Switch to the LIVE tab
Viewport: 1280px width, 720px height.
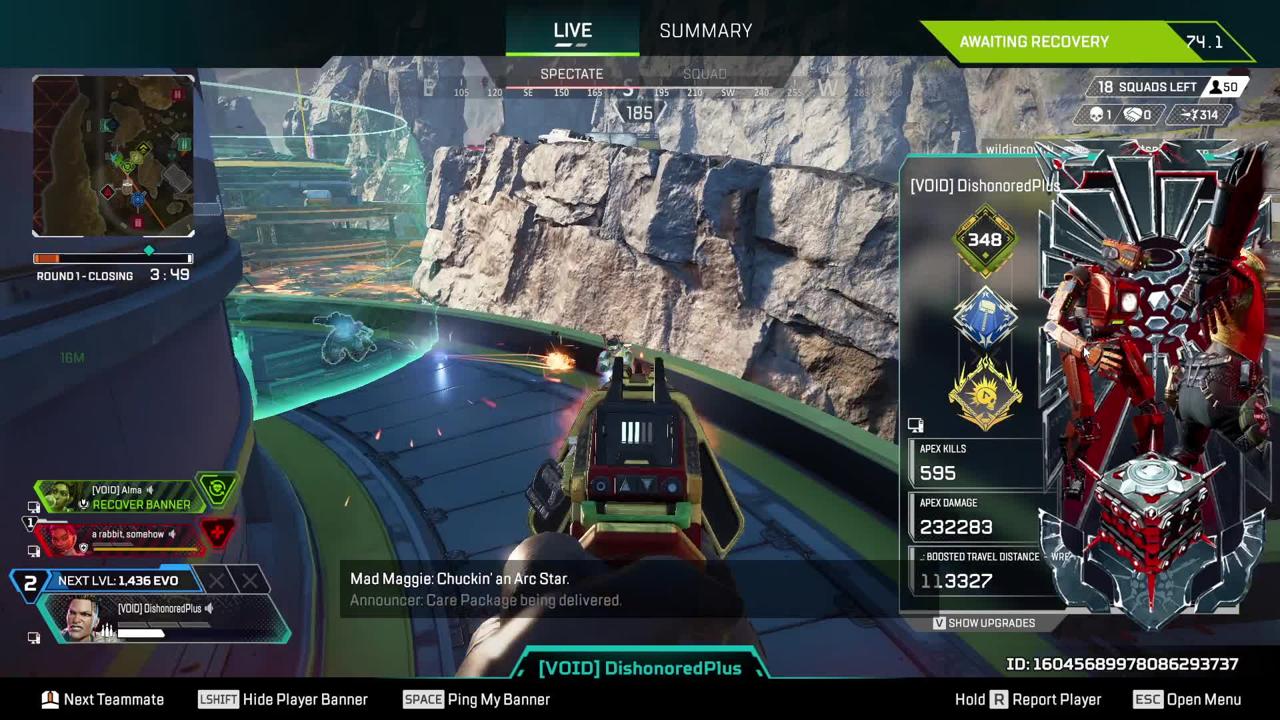572,31
